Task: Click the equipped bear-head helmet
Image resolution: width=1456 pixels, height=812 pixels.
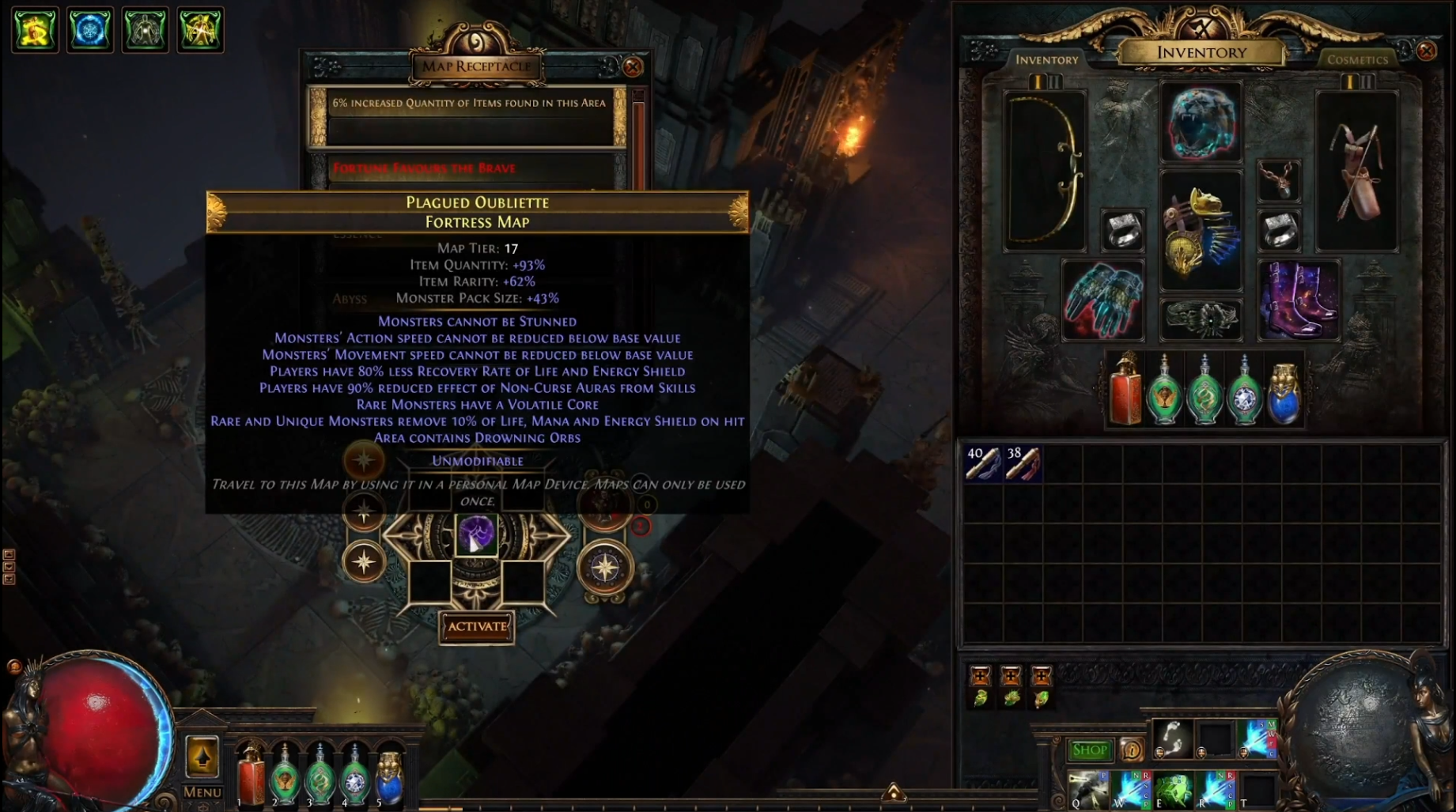Action: [x=1200, y=123]
